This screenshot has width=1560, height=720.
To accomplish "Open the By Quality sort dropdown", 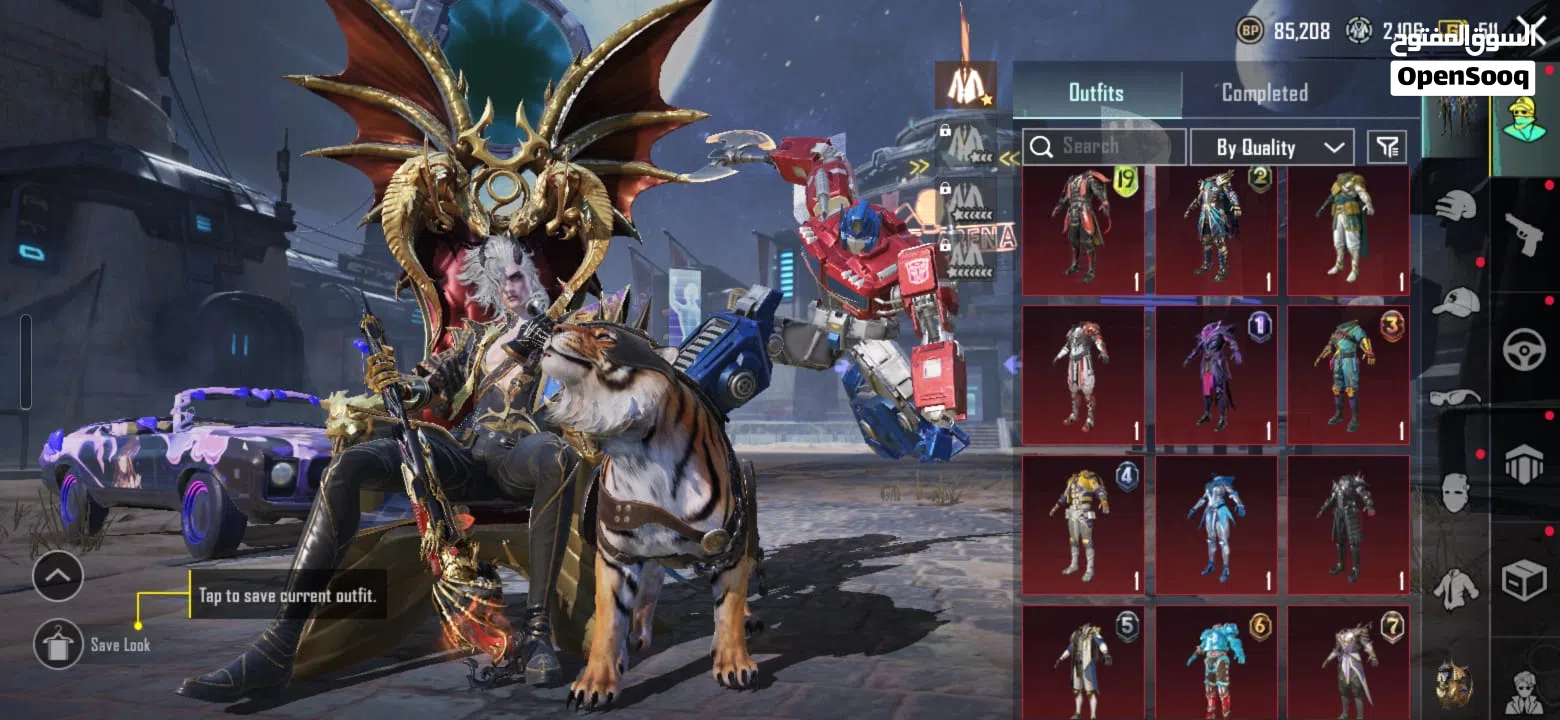I will 1272,148.
